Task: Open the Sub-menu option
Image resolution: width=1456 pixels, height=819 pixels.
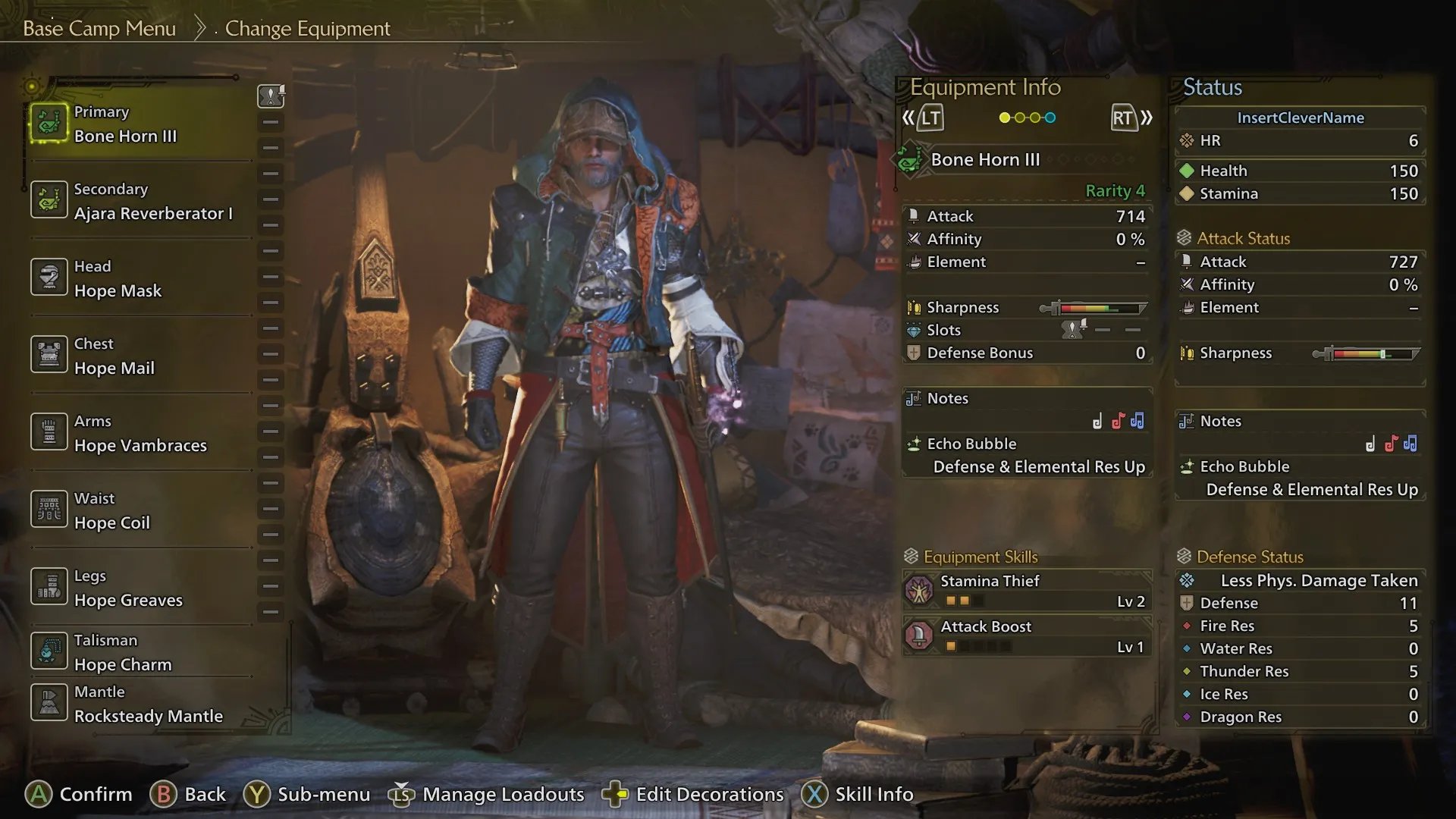Action: [x=306, y=794]
